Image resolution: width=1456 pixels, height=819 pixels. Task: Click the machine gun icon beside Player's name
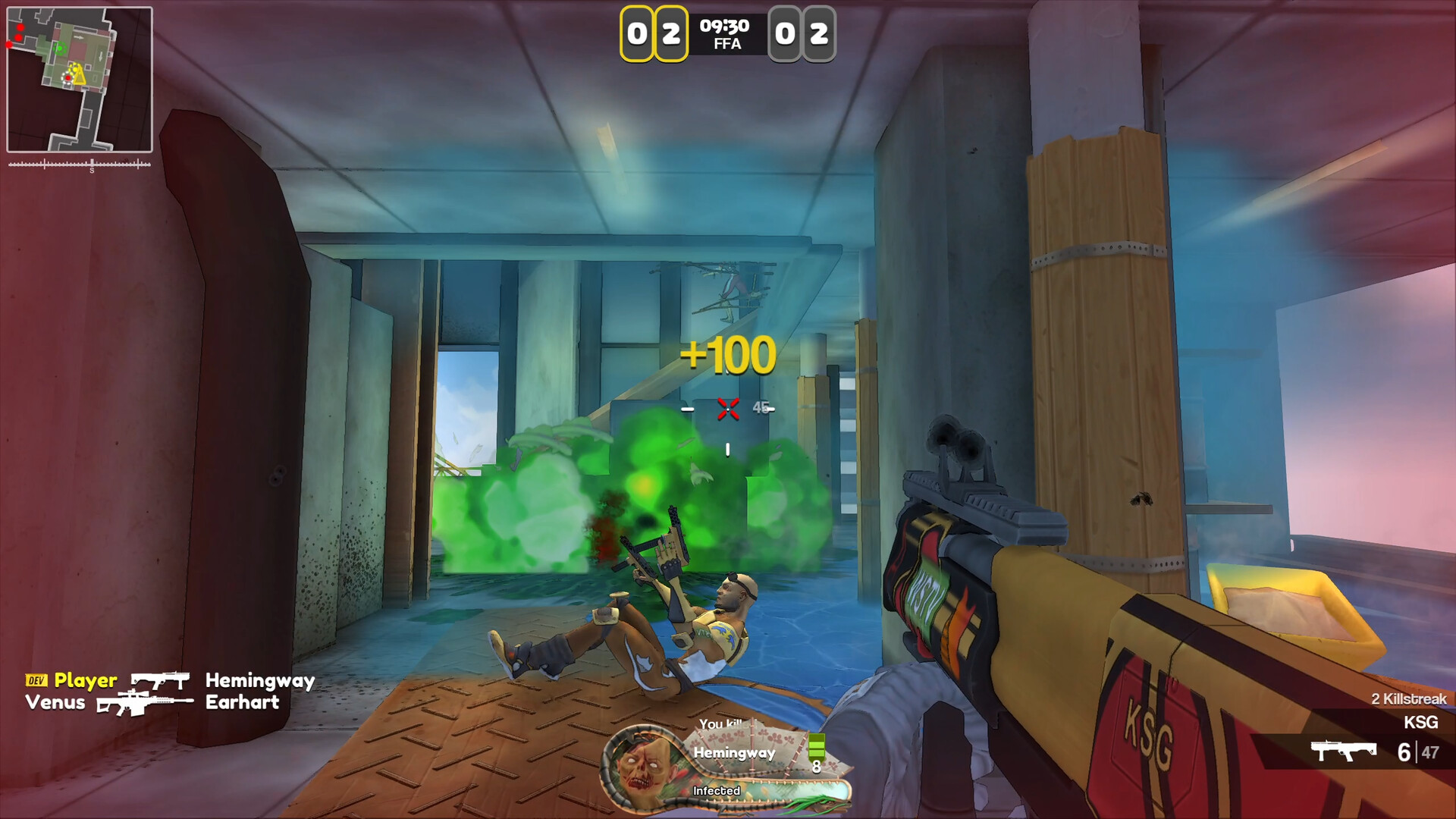coord(160,680)
